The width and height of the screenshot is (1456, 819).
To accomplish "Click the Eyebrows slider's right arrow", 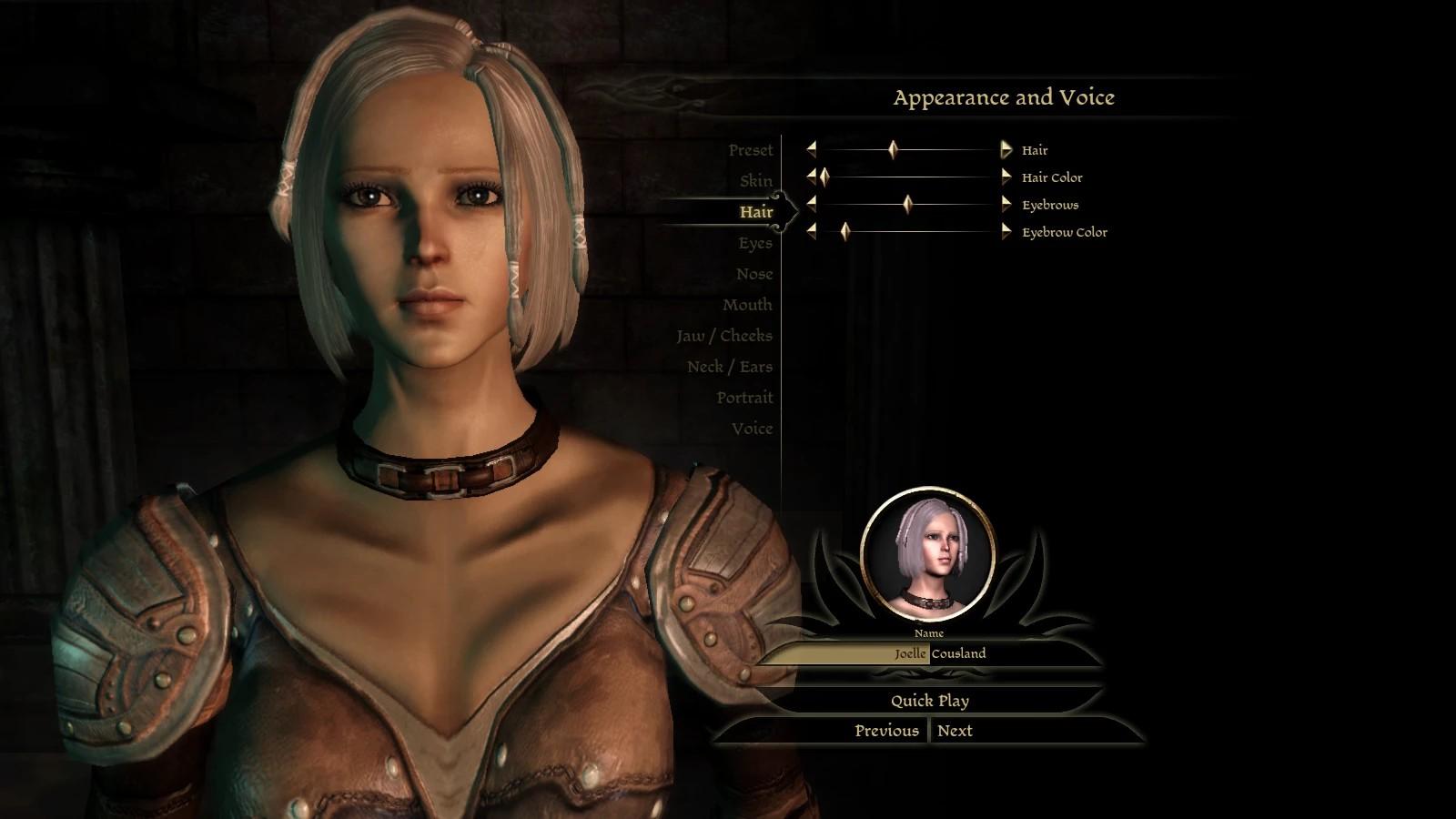I will 1006,205.
